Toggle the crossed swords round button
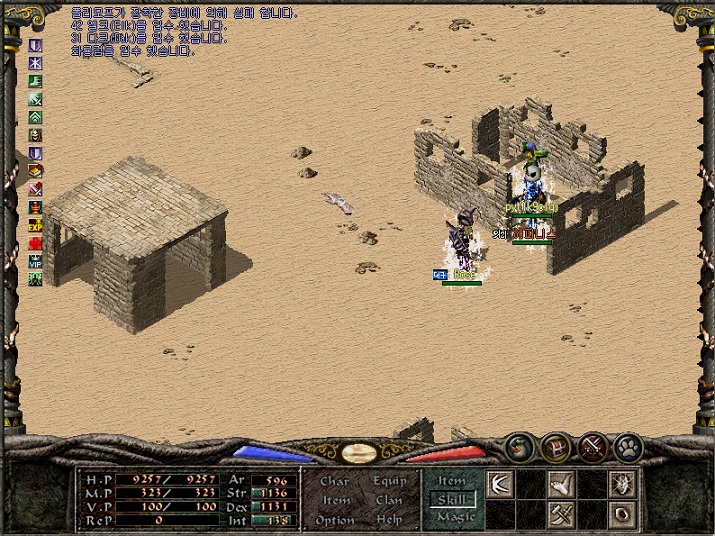The height and width of the screenshot is (536, 715). pos(592,446)
